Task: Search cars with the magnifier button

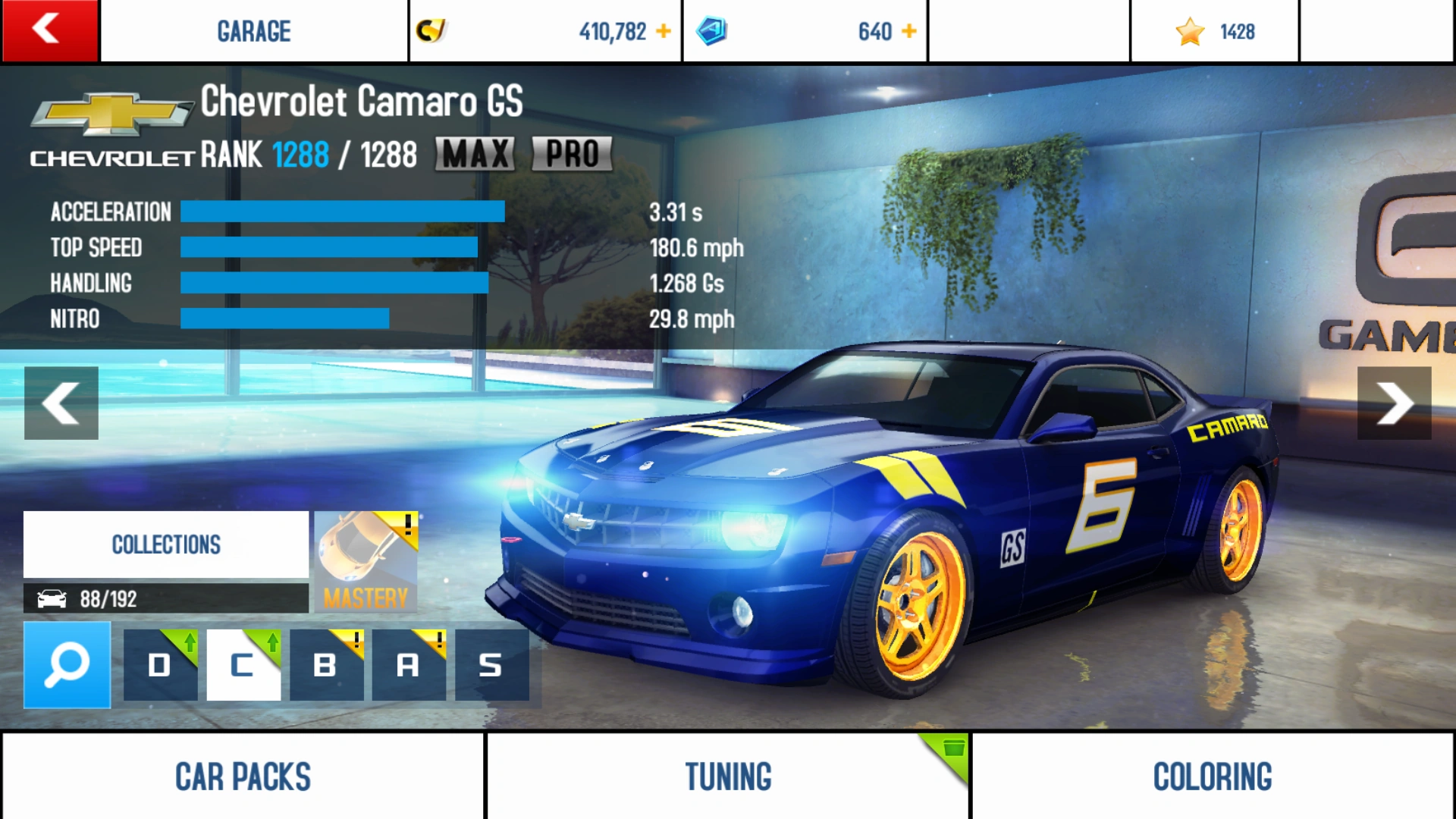Action: click(67, 665)
